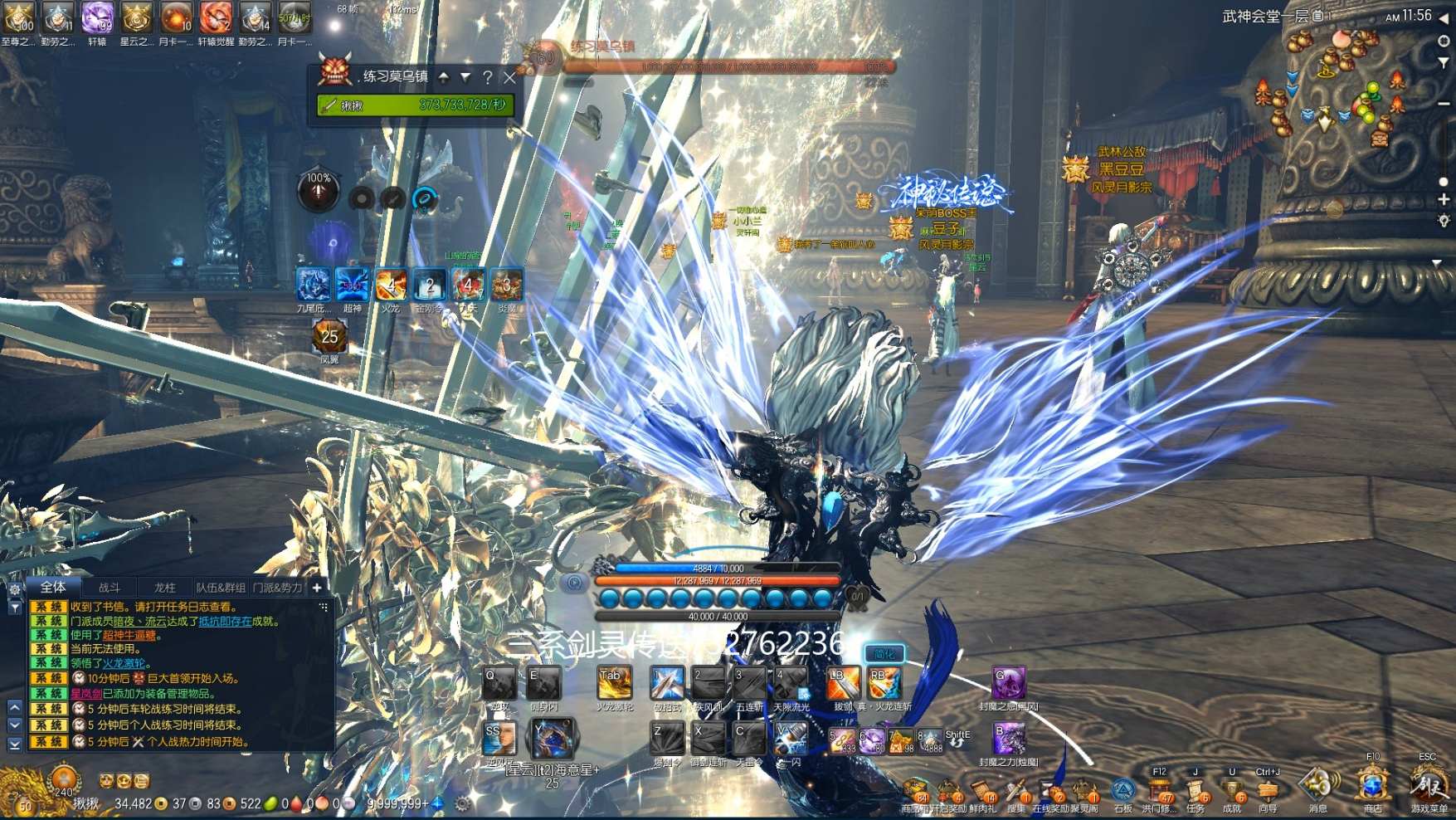Screen dimensions: 1456x820
Task: Toggle the 简化 button above skill bar
Action: pos(884,654)
